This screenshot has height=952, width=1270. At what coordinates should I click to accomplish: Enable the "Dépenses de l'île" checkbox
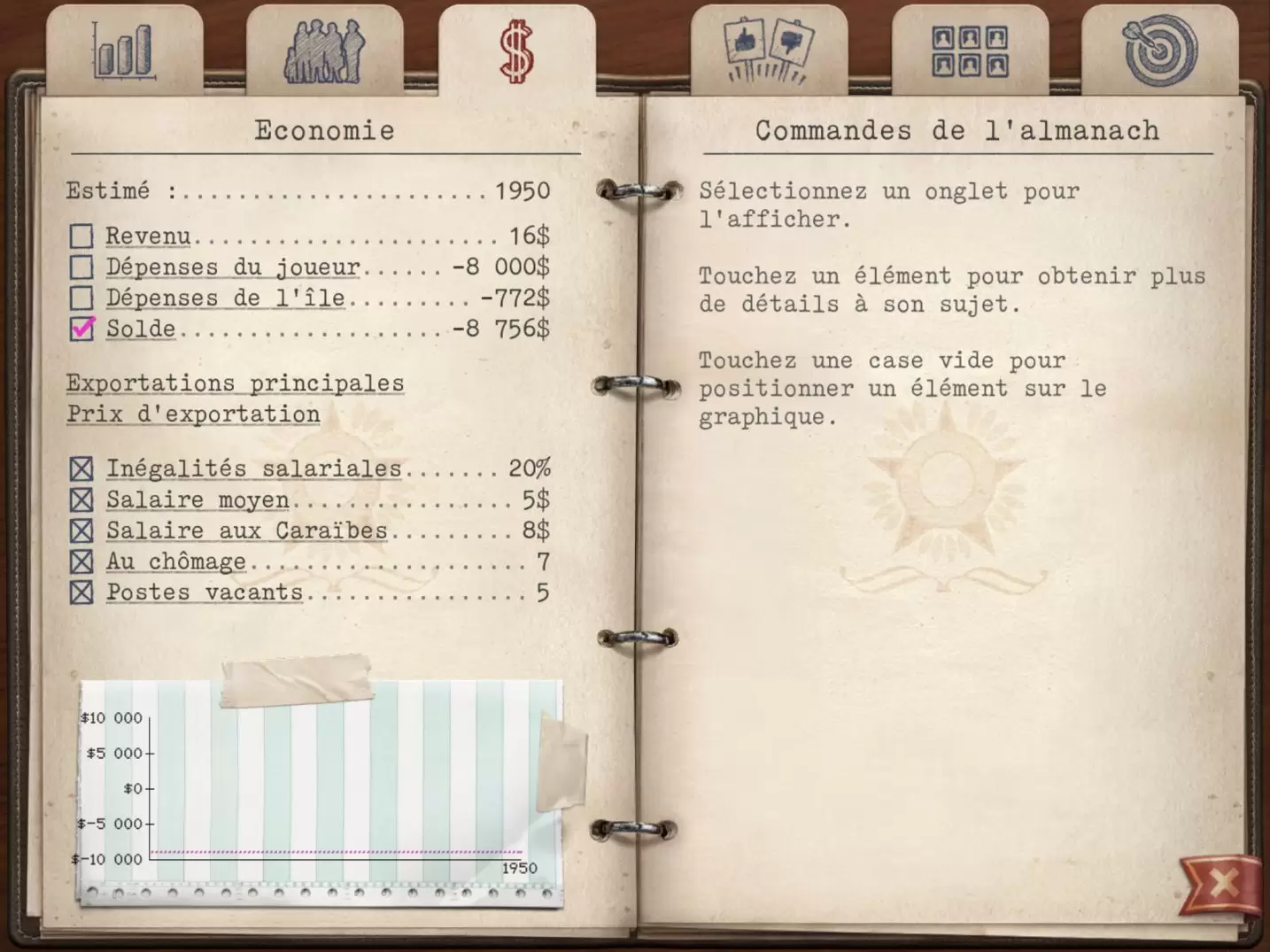81,298
